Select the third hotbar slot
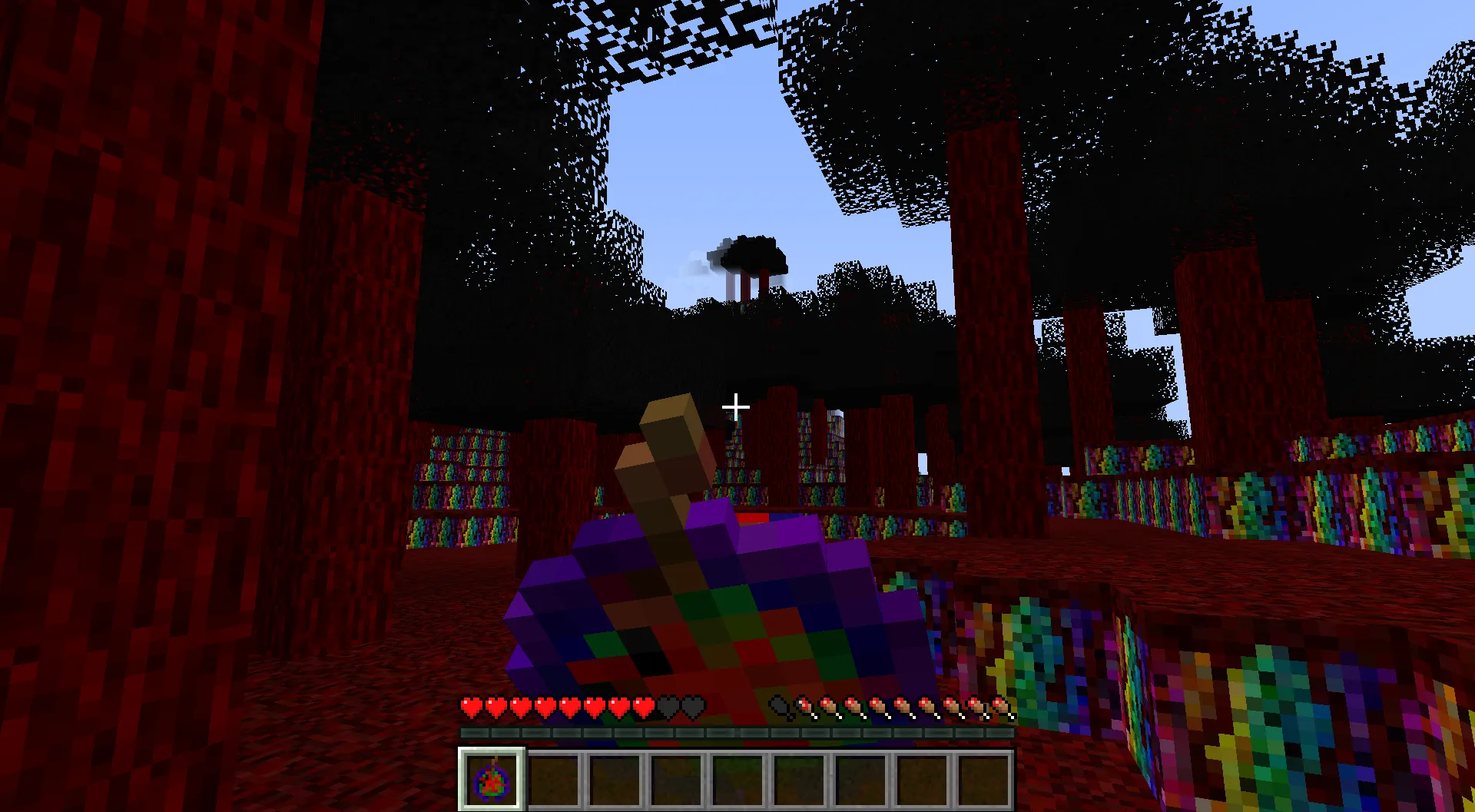Image resolution: width=1475 pixels, height=812 pixels. [x=613, y=779]
